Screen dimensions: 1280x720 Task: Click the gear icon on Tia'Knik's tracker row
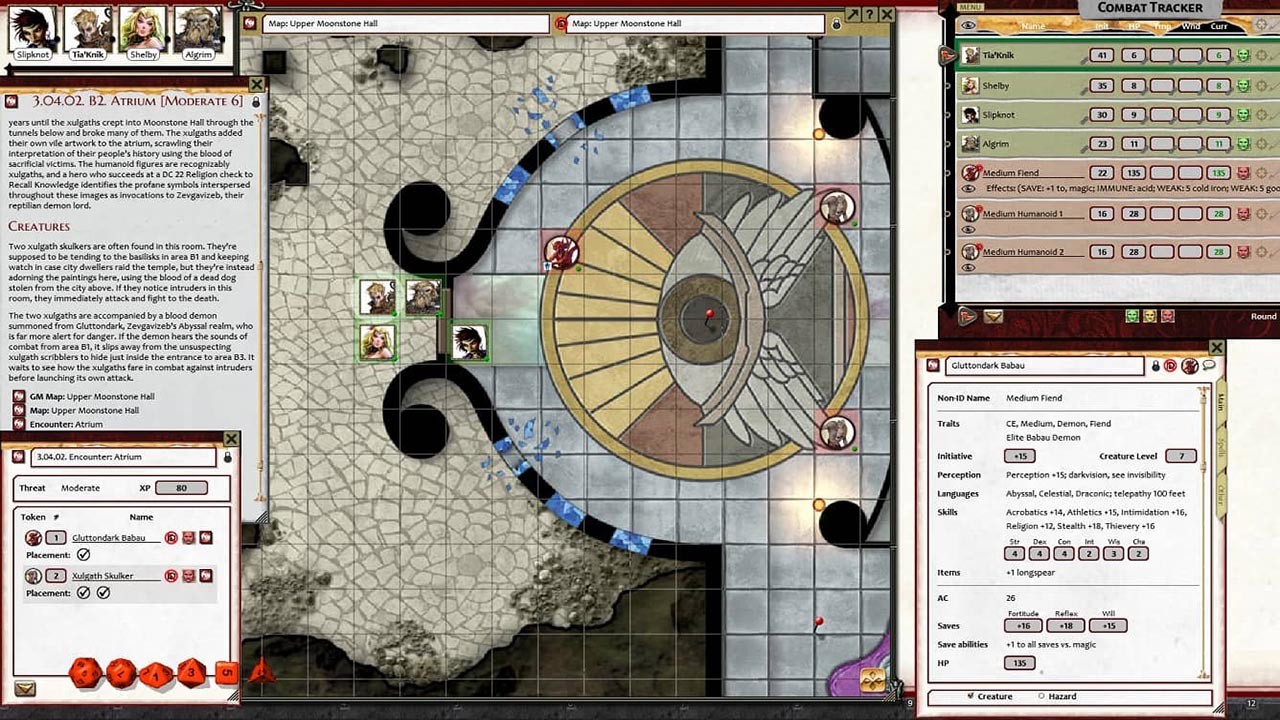tap(1261, 55)
